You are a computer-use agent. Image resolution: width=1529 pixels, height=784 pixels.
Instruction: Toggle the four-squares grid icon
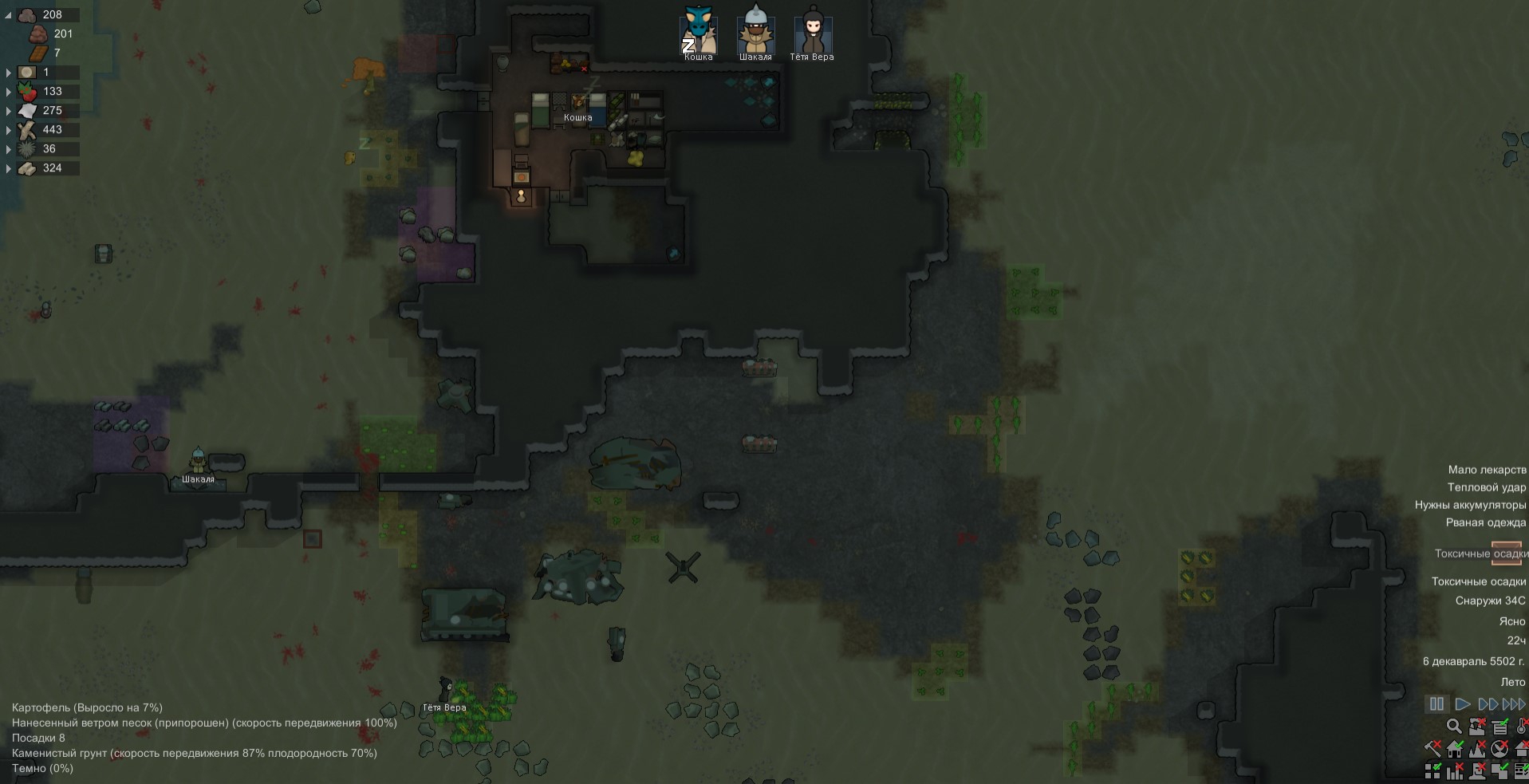(1432, 770)
